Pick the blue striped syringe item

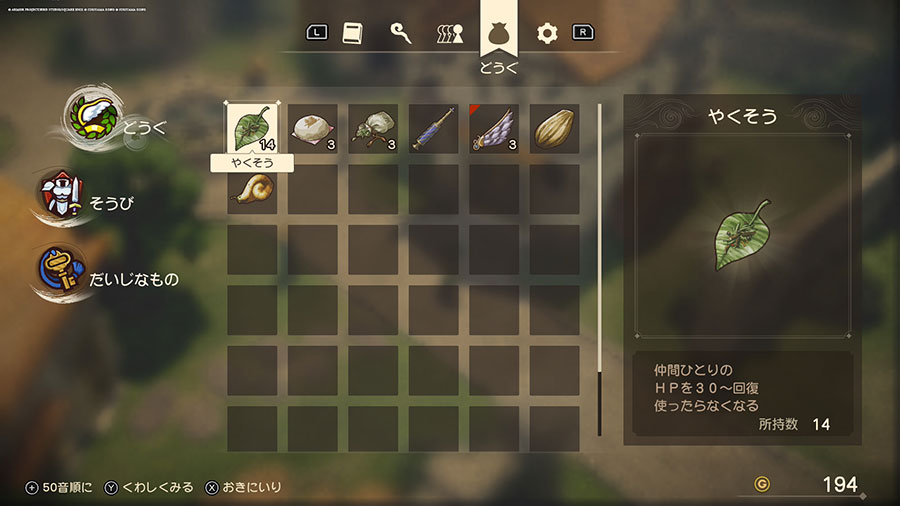[x=433, y=129]
